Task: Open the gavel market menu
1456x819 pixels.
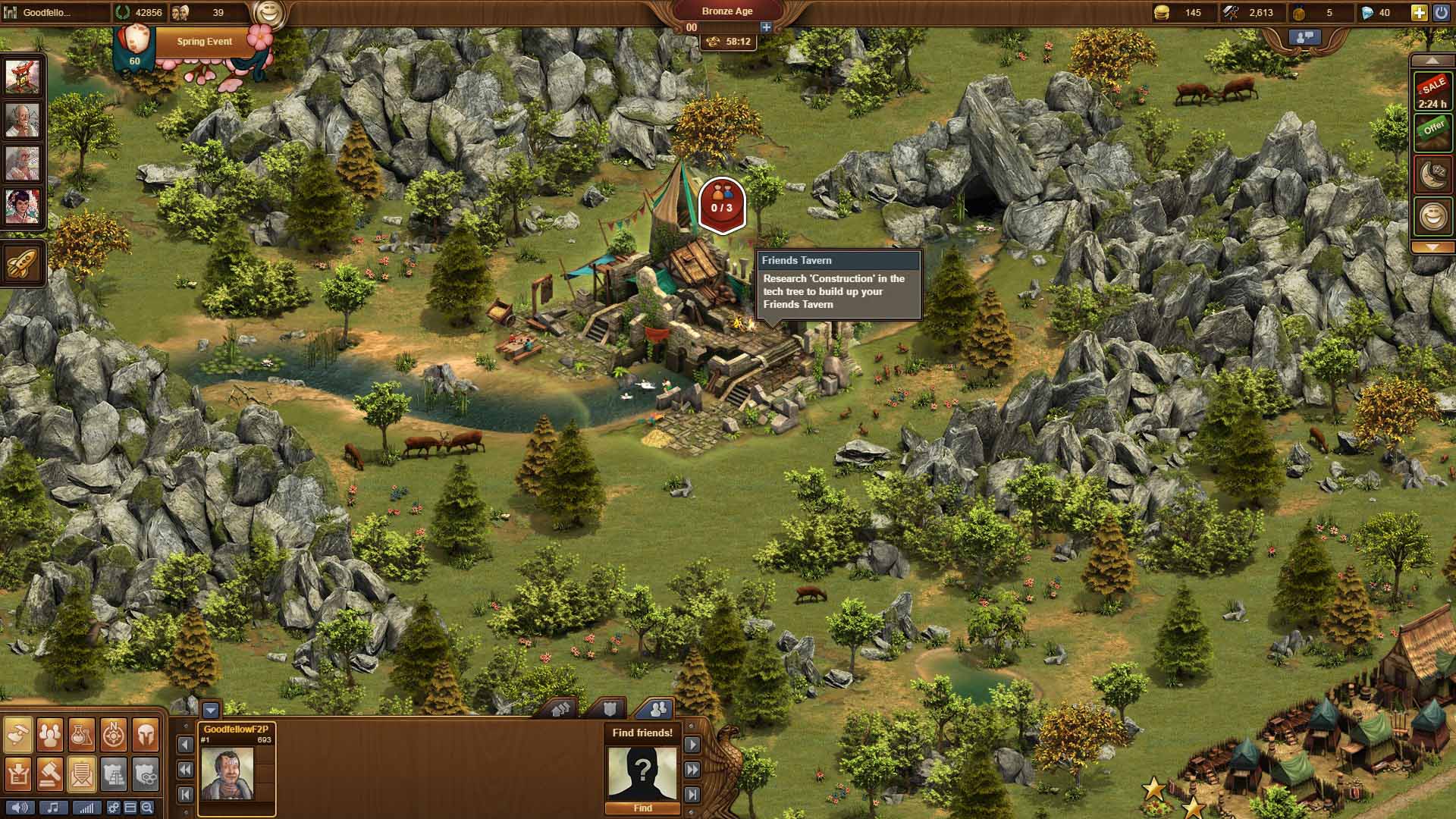Action: (x=50, y=773)
